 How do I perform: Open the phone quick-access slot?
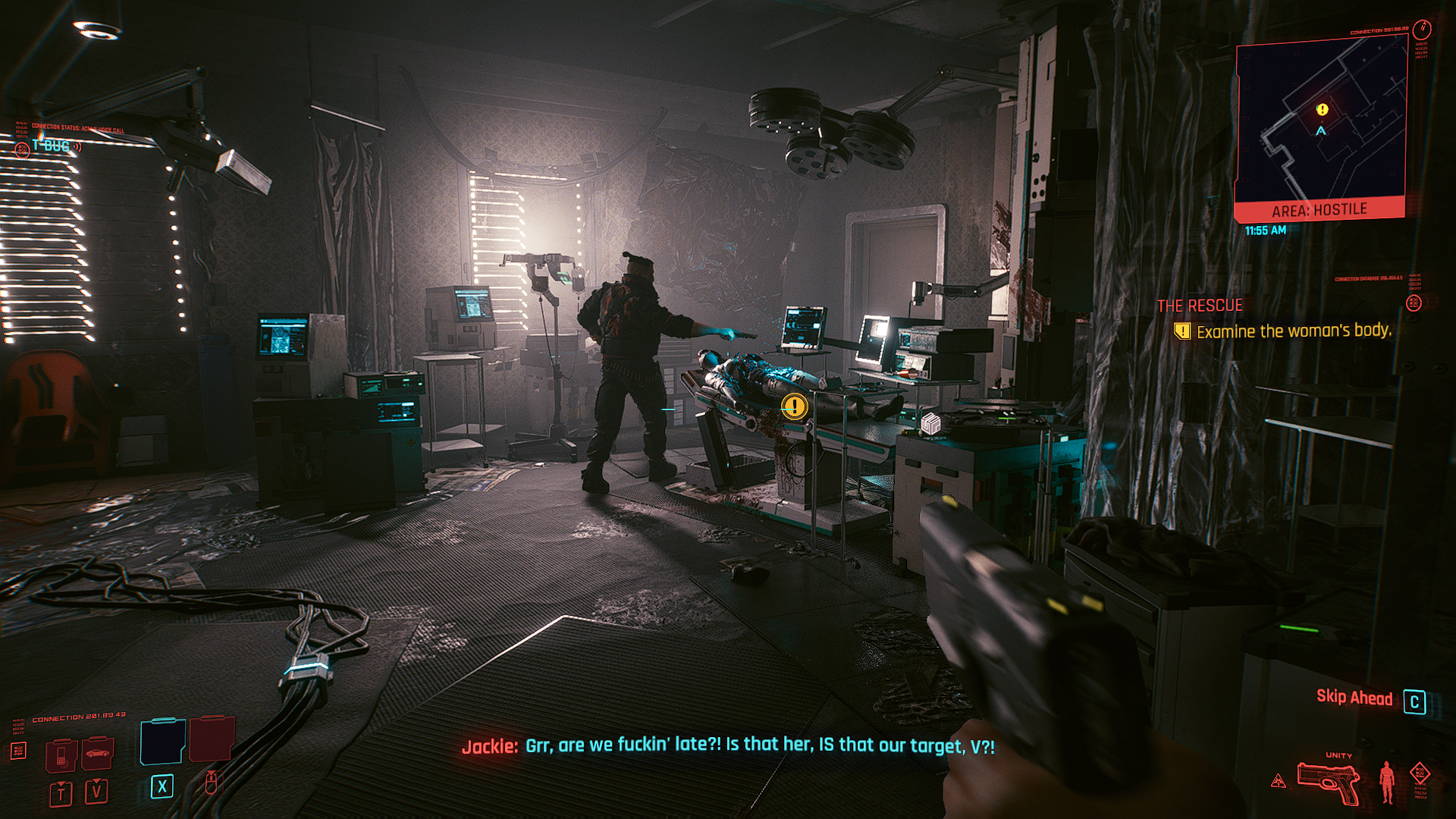point(61,754)
